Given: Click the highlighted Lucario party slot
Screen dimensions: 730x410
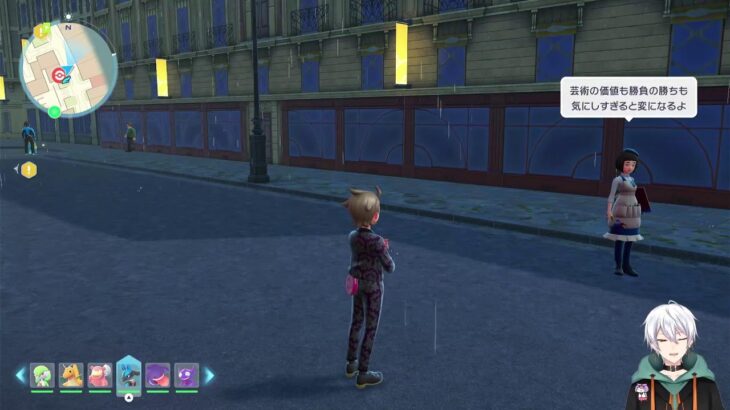Looking at the screenshot, I should [x=129, y=373].
